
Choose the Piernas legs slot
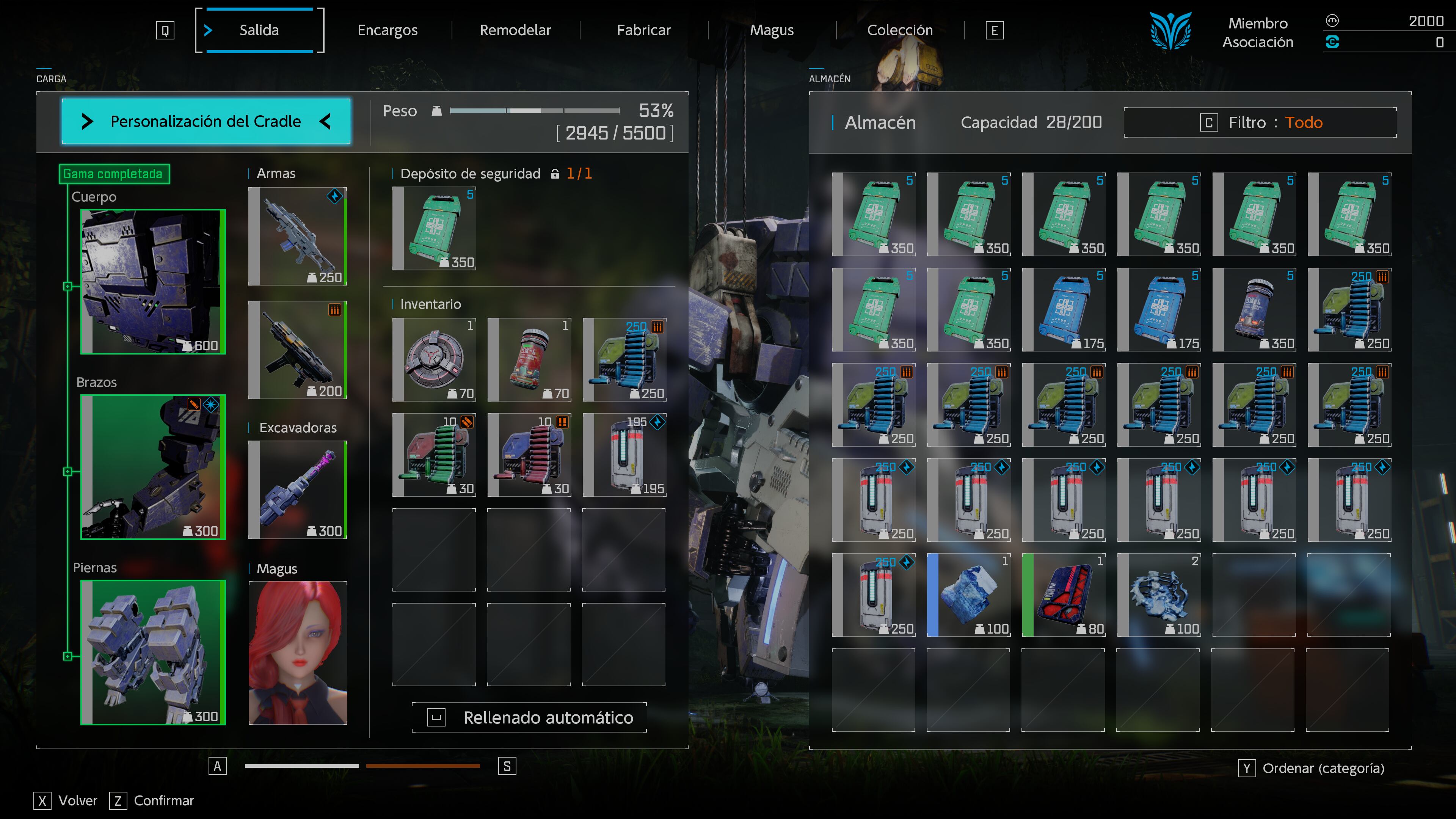point(153,652)
